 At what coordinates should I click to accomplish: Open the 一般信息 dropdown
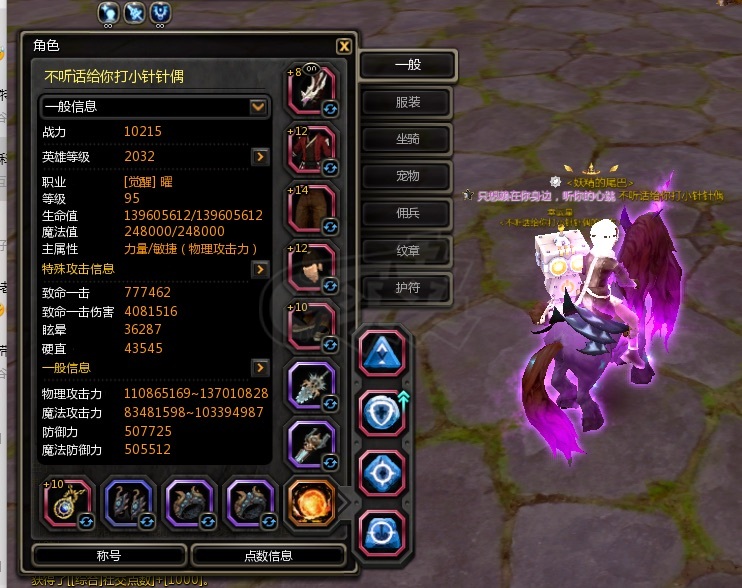(x=258, y=106)
